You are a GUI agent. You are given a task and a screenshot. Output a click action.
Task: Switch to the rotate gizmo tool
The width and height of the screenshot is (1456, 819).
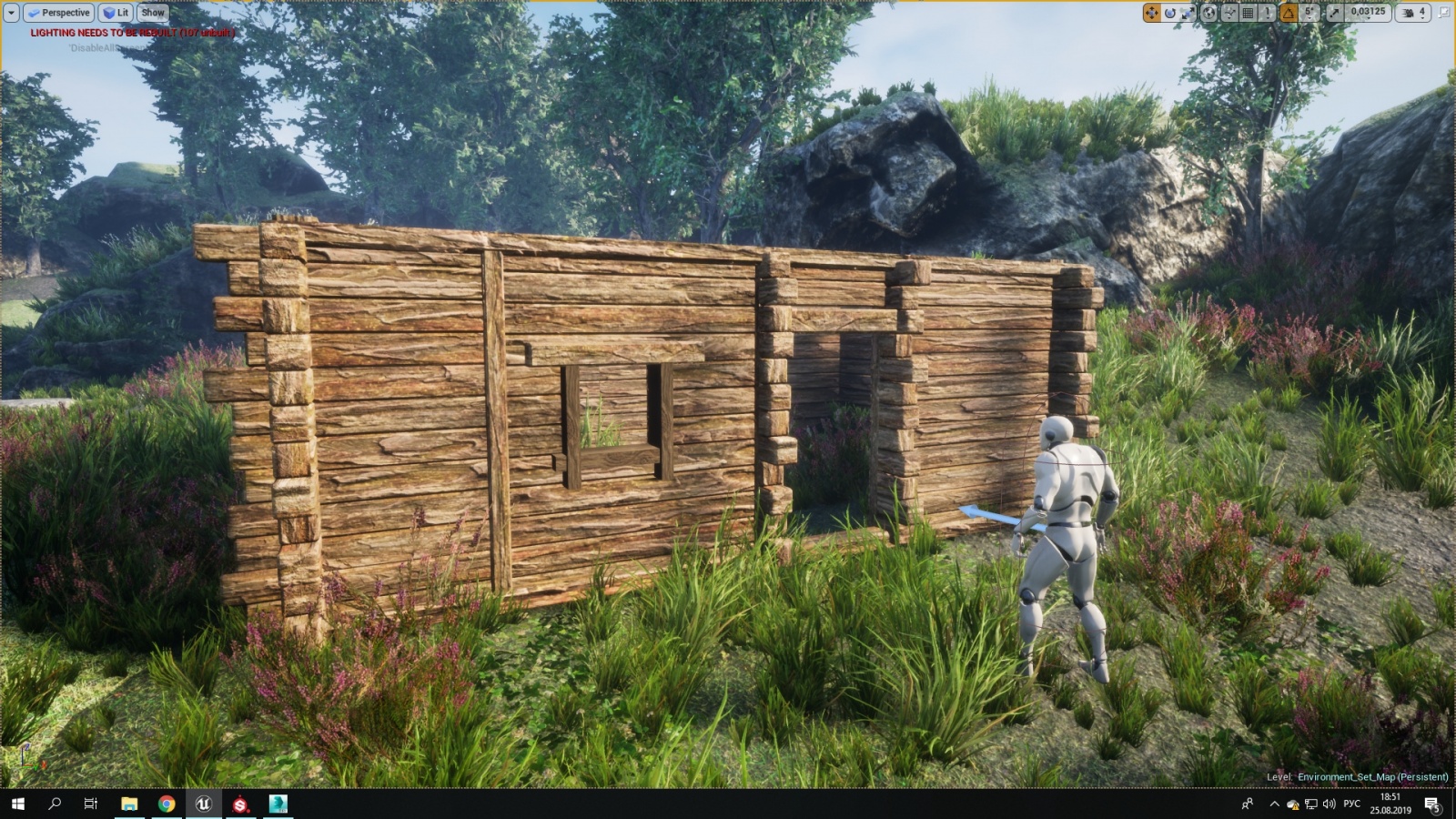click(1169, 13)
